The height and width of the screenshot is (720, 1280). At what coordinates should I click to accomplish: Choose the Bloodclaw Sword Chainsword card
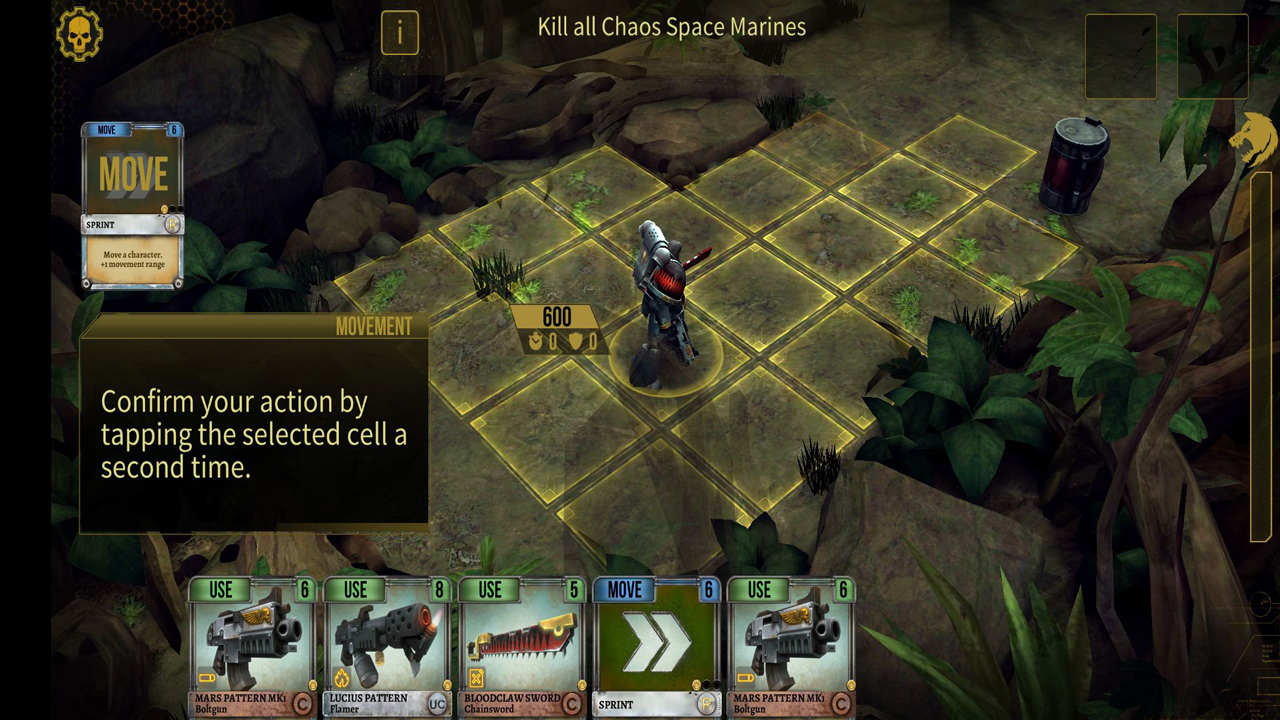521,647
